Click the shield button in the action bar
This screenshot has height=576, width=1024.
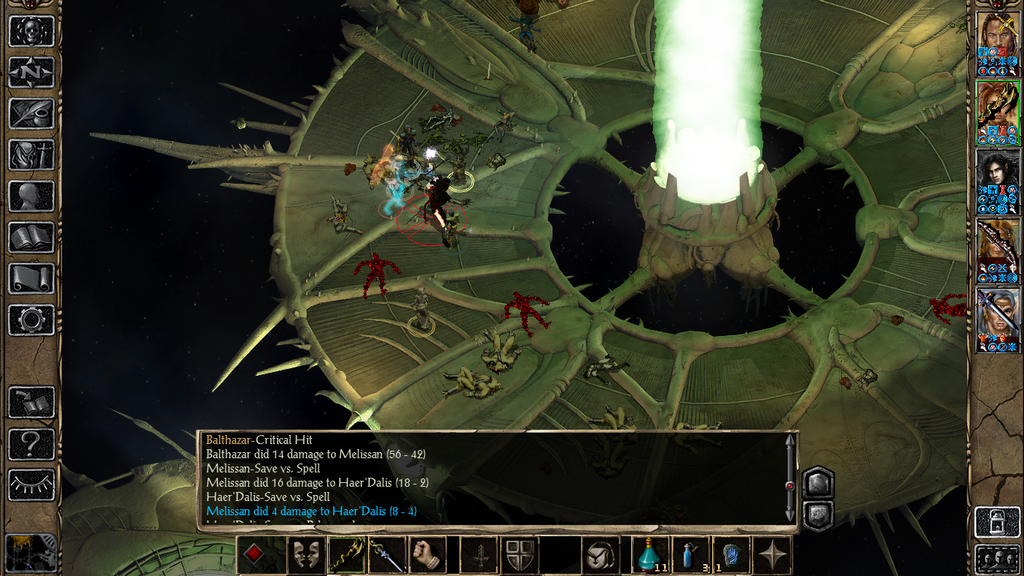519,555
